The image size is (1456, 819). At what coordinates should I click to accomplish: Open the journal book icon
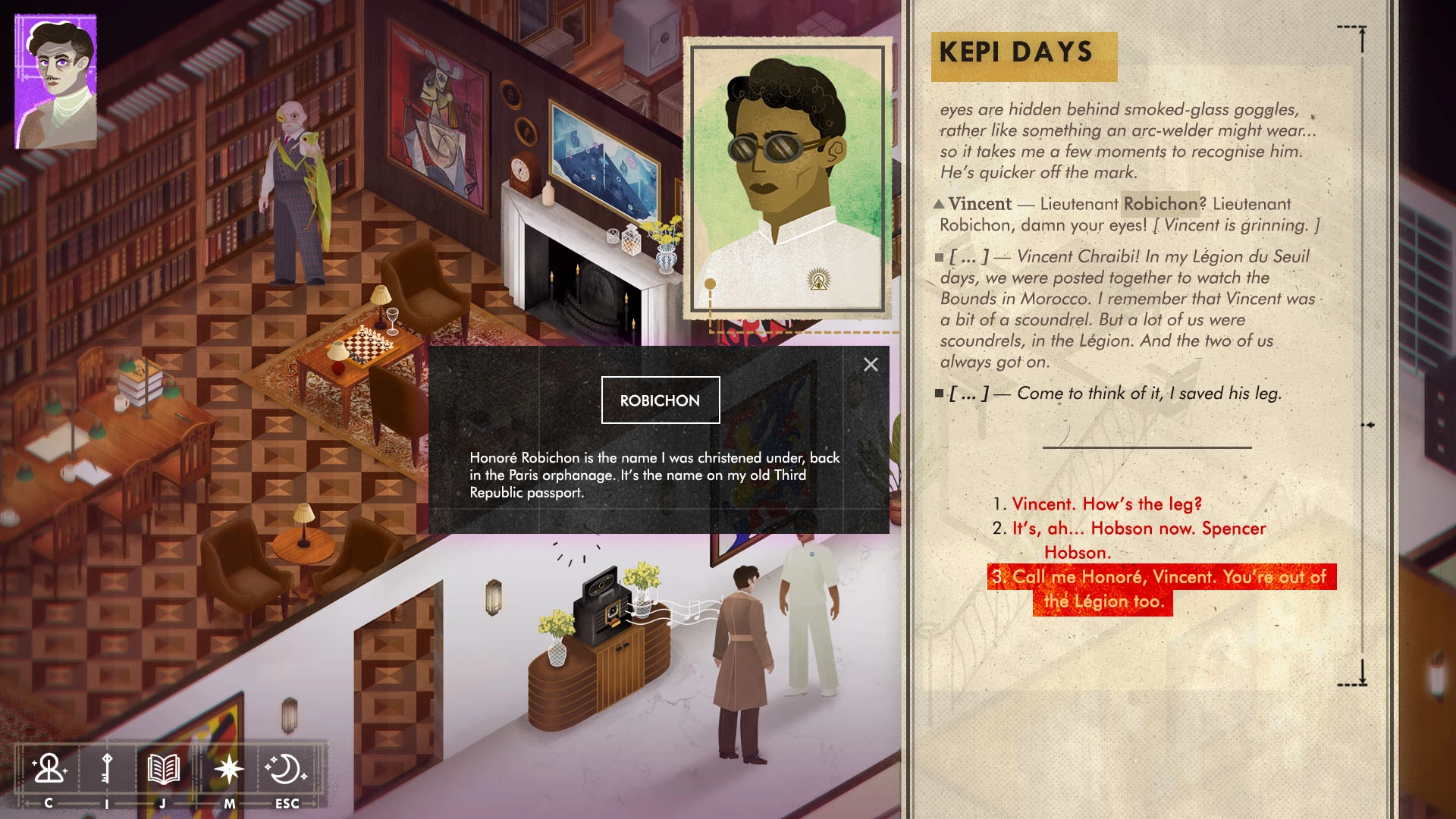click(163, 769)
